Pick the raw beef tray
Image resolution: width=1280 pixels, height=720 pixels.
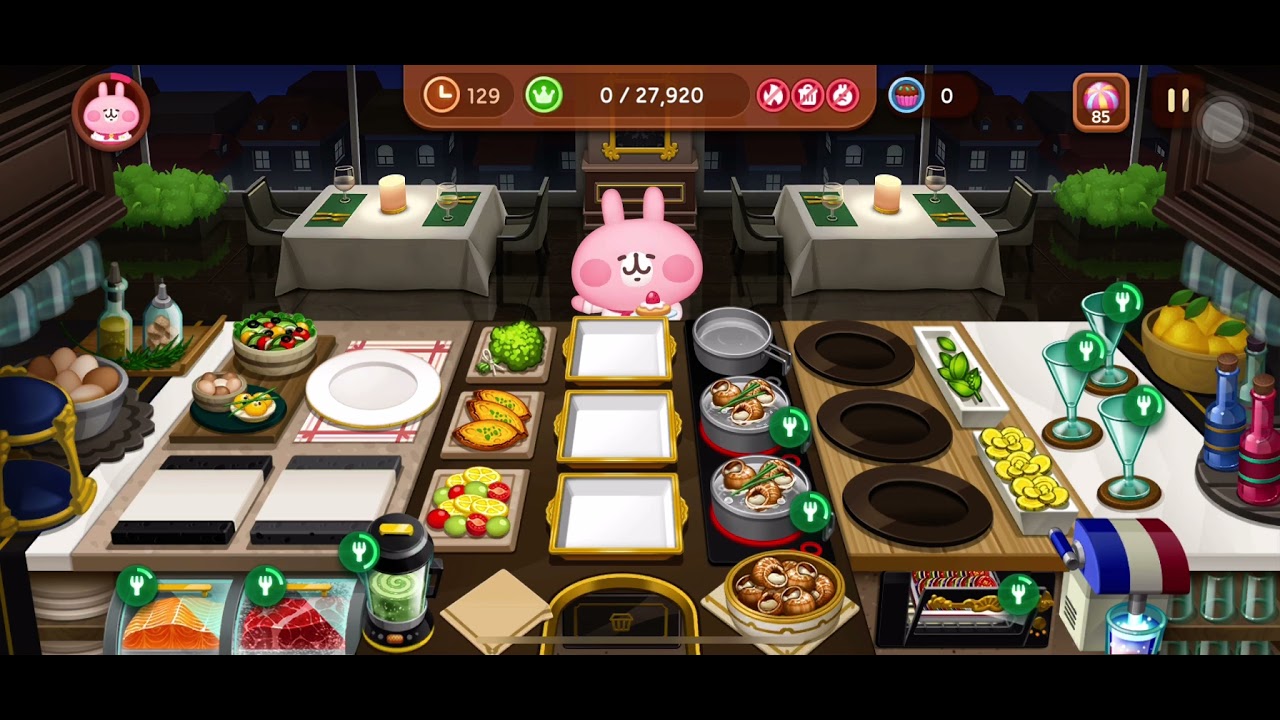[295, 622]
